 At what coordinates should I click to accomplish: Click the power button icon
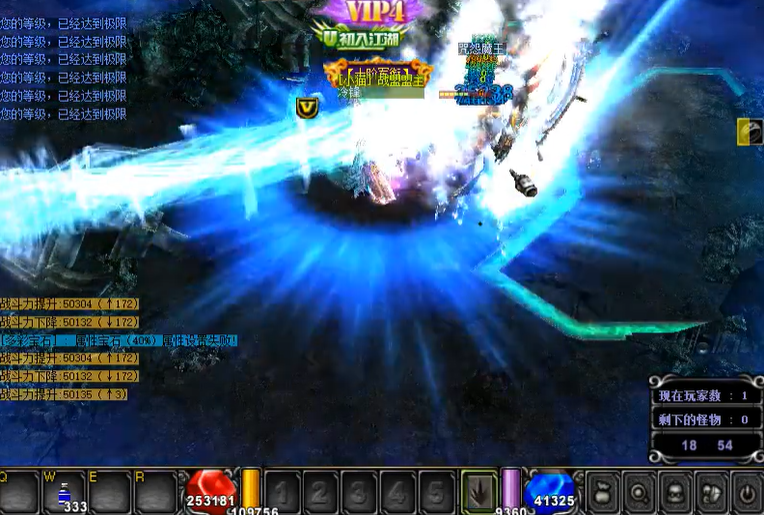tap(746, 493)
